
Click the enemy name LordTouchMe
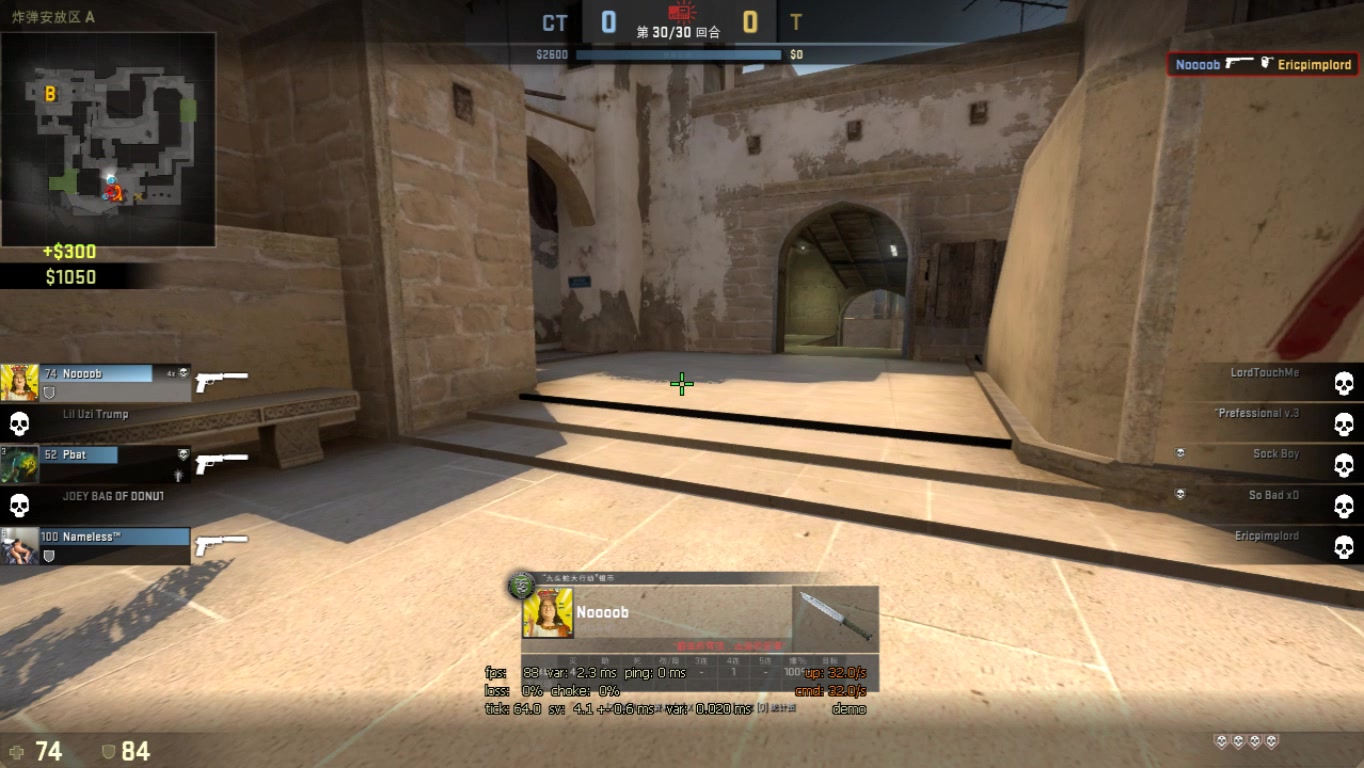pos(1265,372)
